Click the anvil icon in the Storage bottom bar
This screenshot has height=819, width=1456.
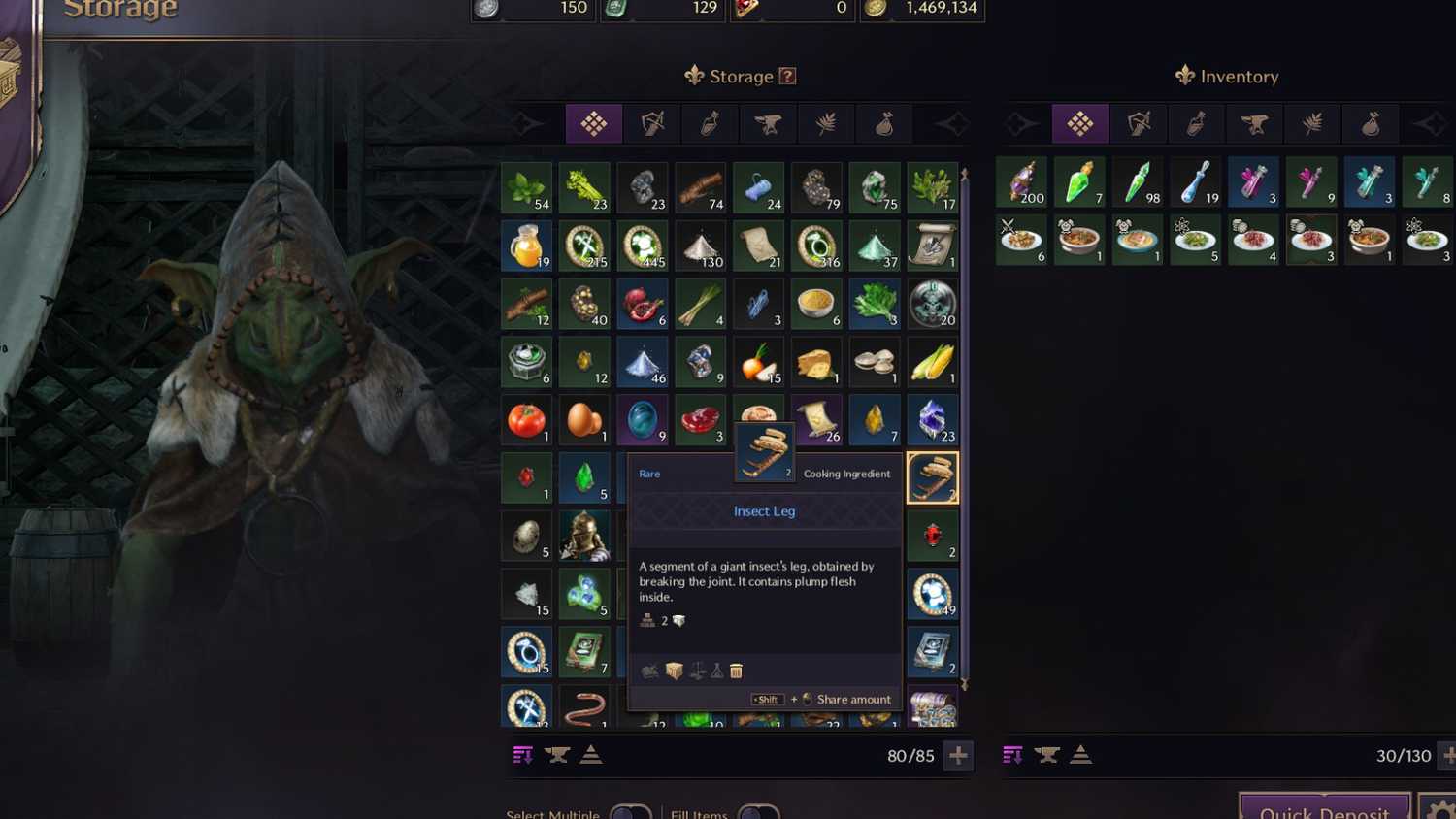tap(557, 755)
